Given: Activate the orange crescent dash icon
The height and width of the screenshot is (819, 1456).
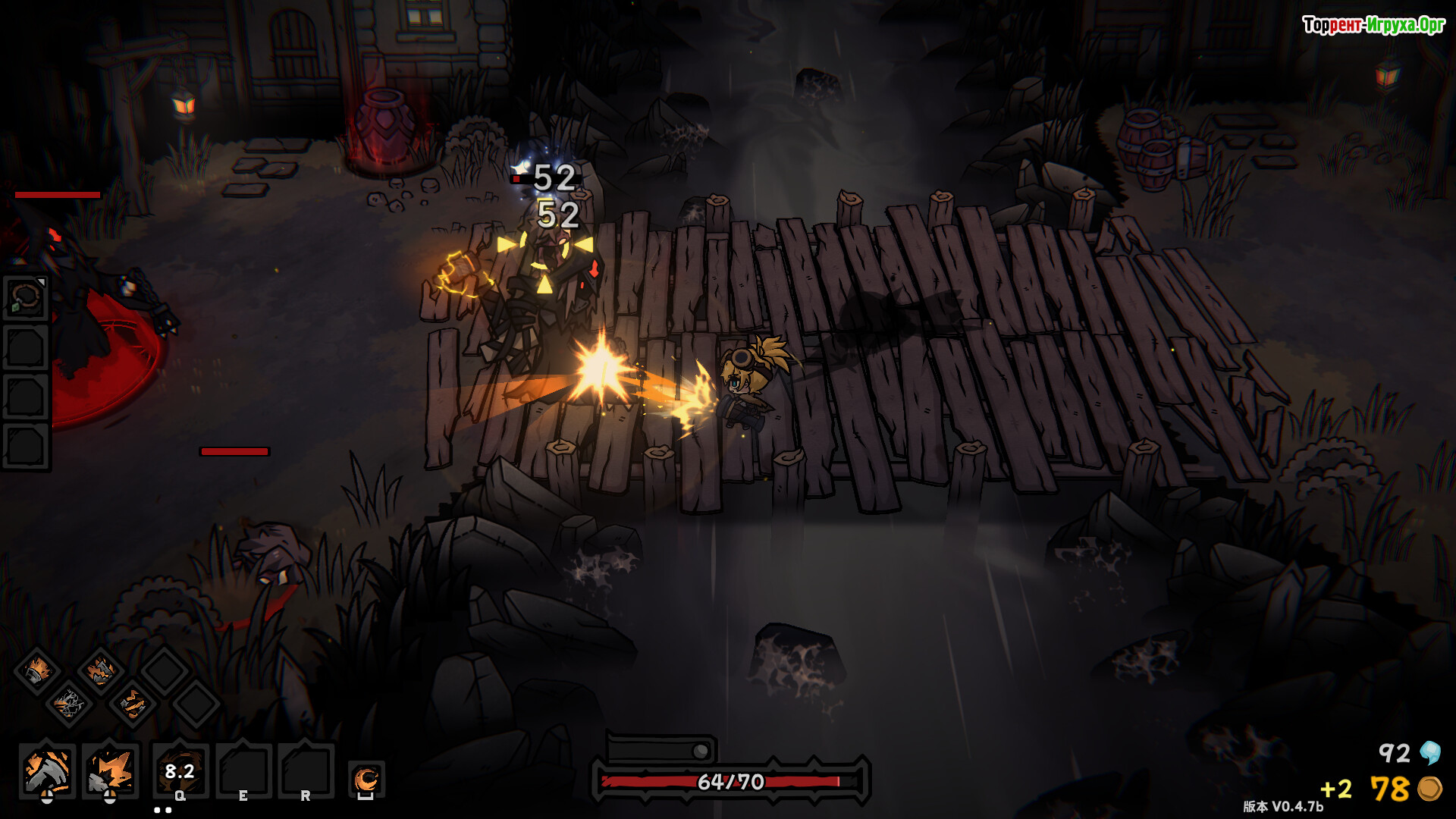Looking at the screenshot, I should click(x=366, y=779).
